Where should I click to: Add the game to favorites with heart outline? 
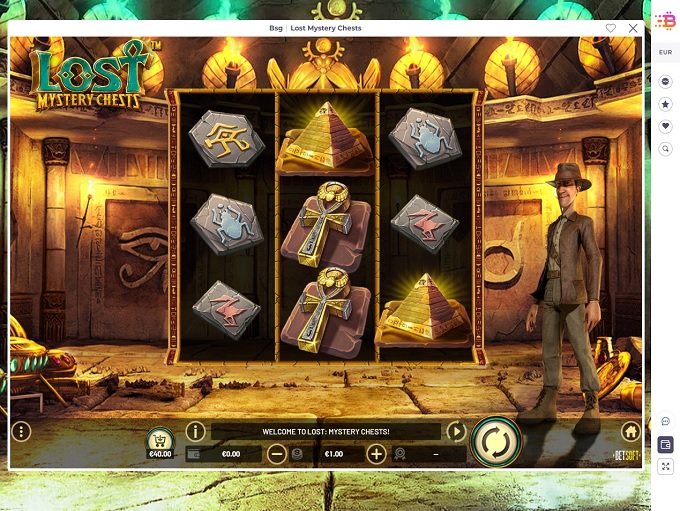pos(611,28)
